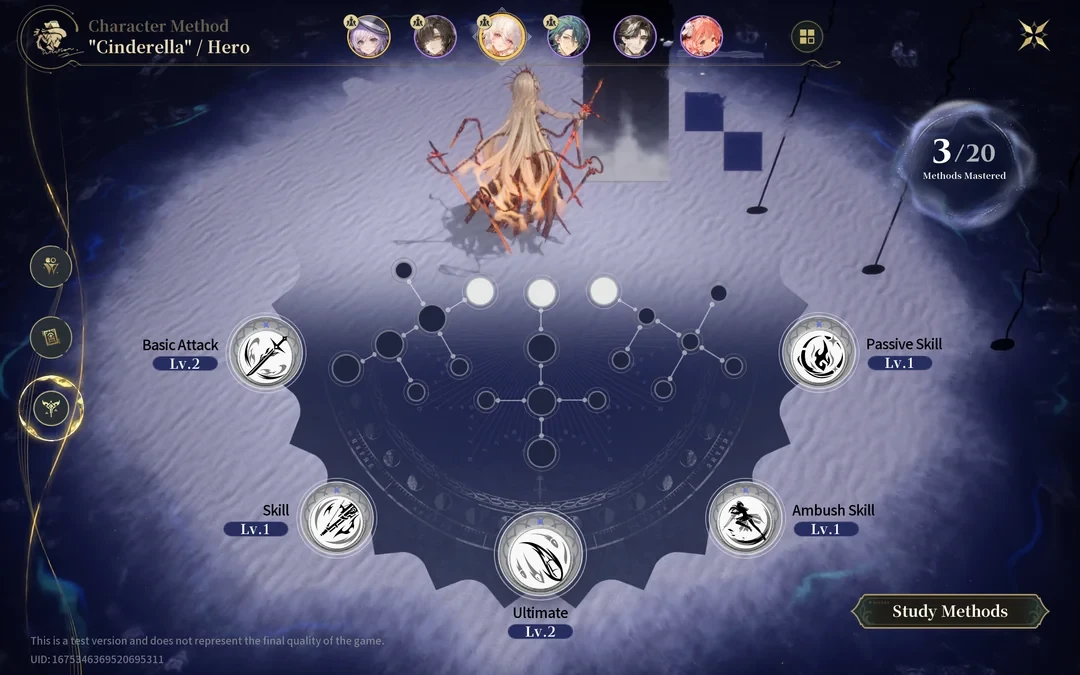The width and height of the screenshot is (1080, 675).
Task: Open the Study Methods button
Action: point(949,611)
